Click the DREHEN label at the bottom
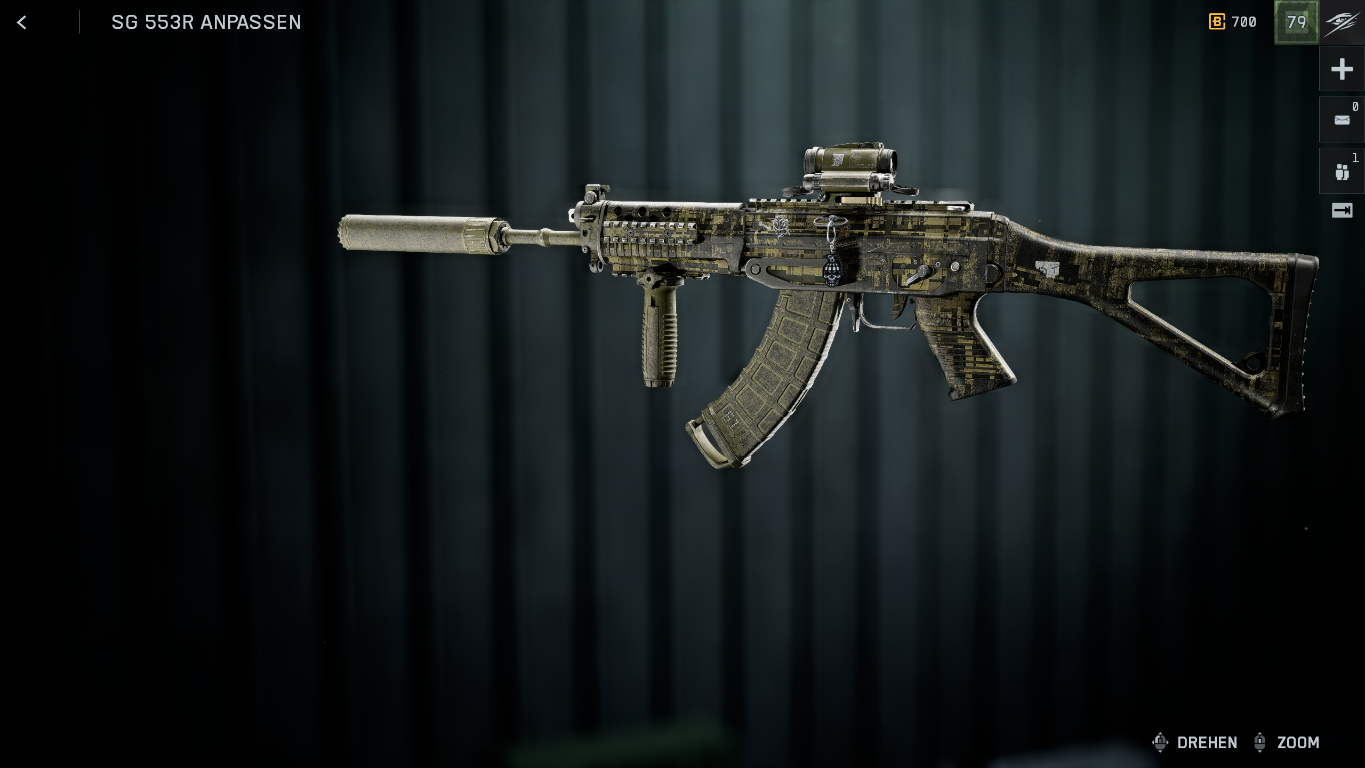The image size is (1365, 768). click(x=1207, y=743)
